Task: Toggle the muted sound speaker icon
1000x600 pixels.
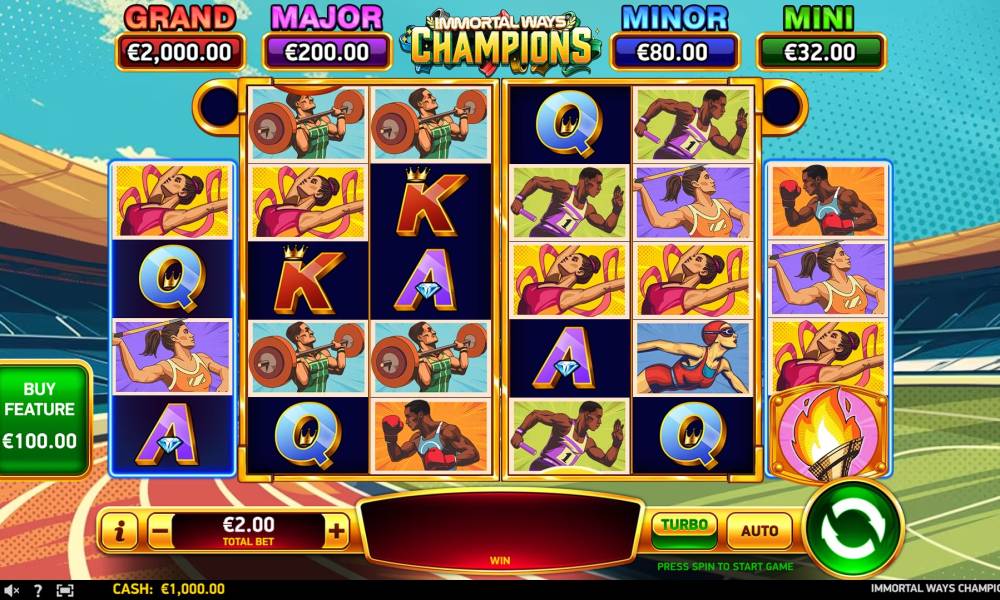Action: click(12, 590)
